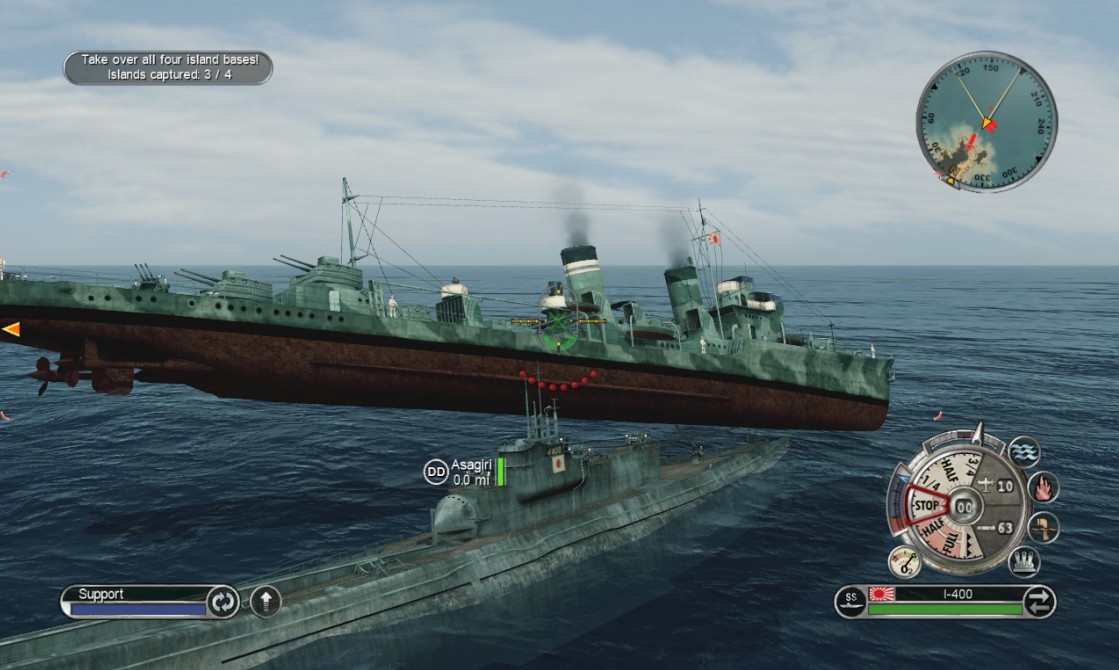This screenshot has height=670, width=1119.
Task: Activate the leak repair pipe icon
Action: pyautogui.click(x=1043, y=527)
